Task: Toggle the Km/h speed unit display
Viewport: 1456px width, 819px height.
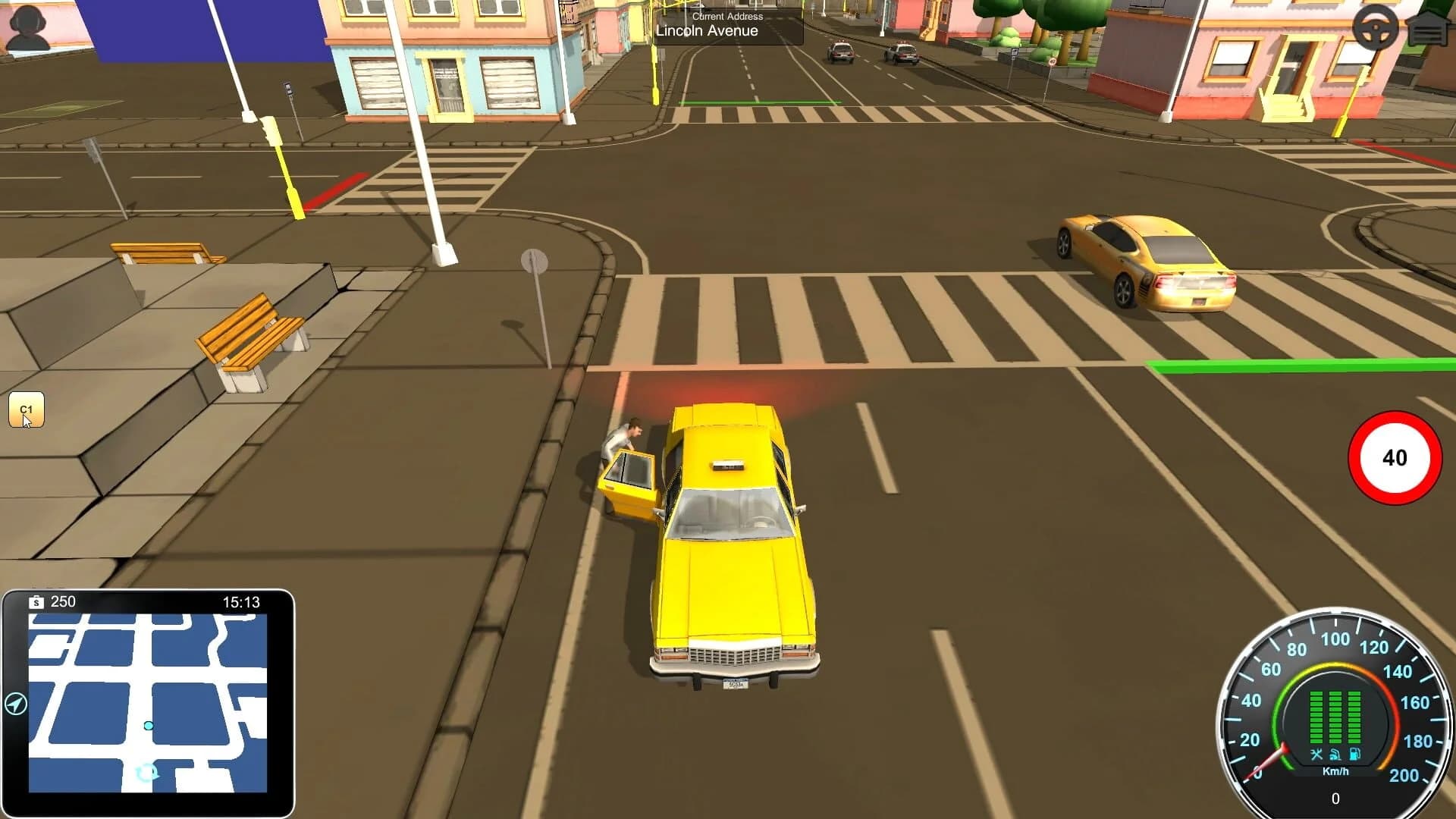Action: pos(1336,771)
